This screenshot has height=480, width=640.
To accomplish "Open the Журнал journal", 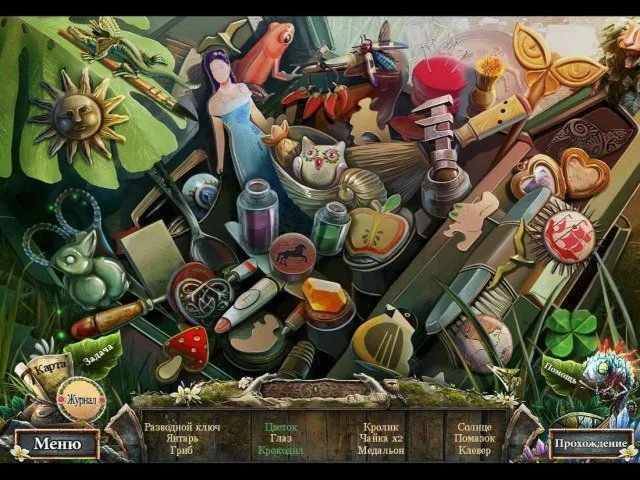I will point(80,401).
